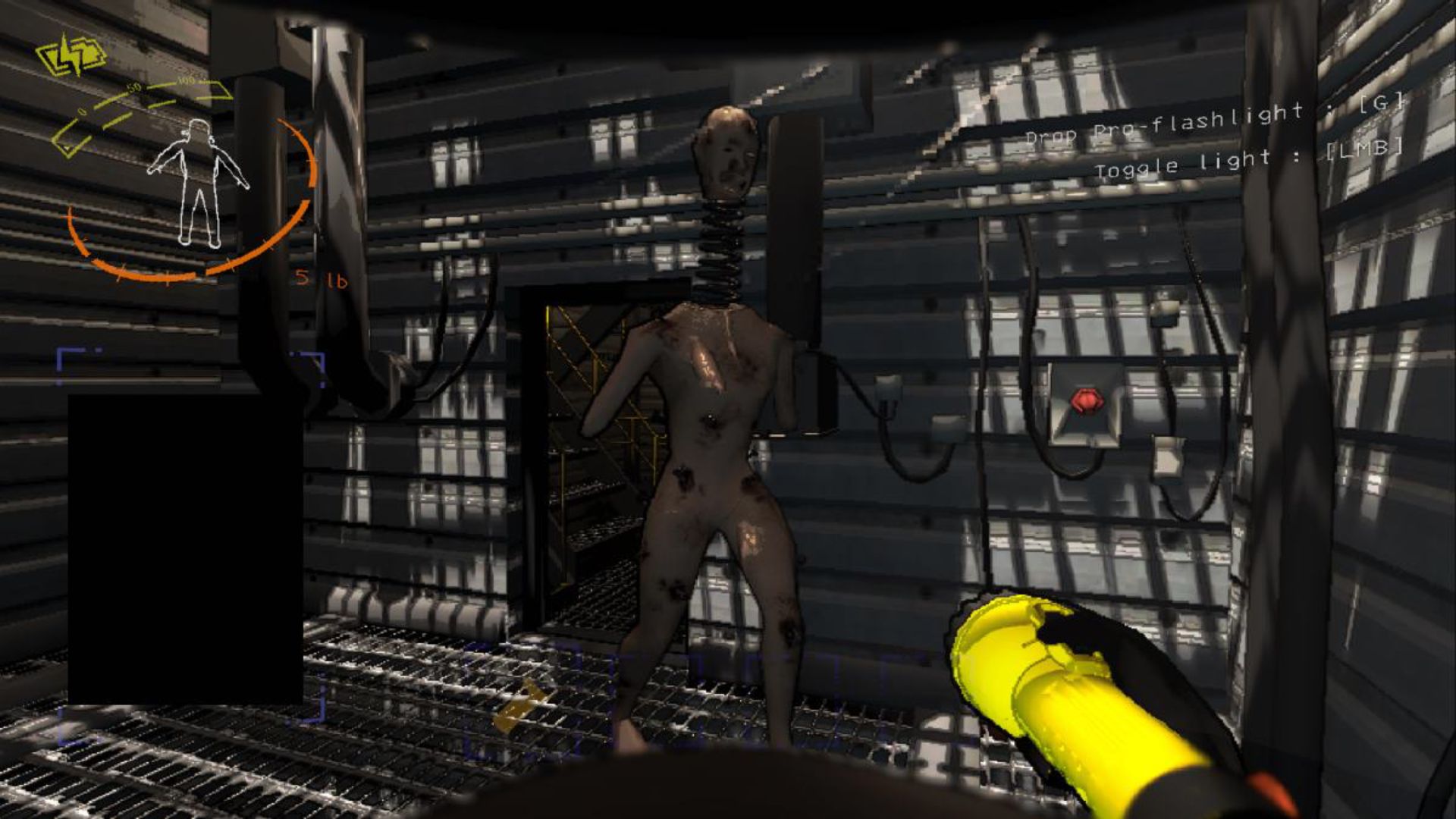Select the 'Toggle light : [LMB]' prompt text

1251,161
